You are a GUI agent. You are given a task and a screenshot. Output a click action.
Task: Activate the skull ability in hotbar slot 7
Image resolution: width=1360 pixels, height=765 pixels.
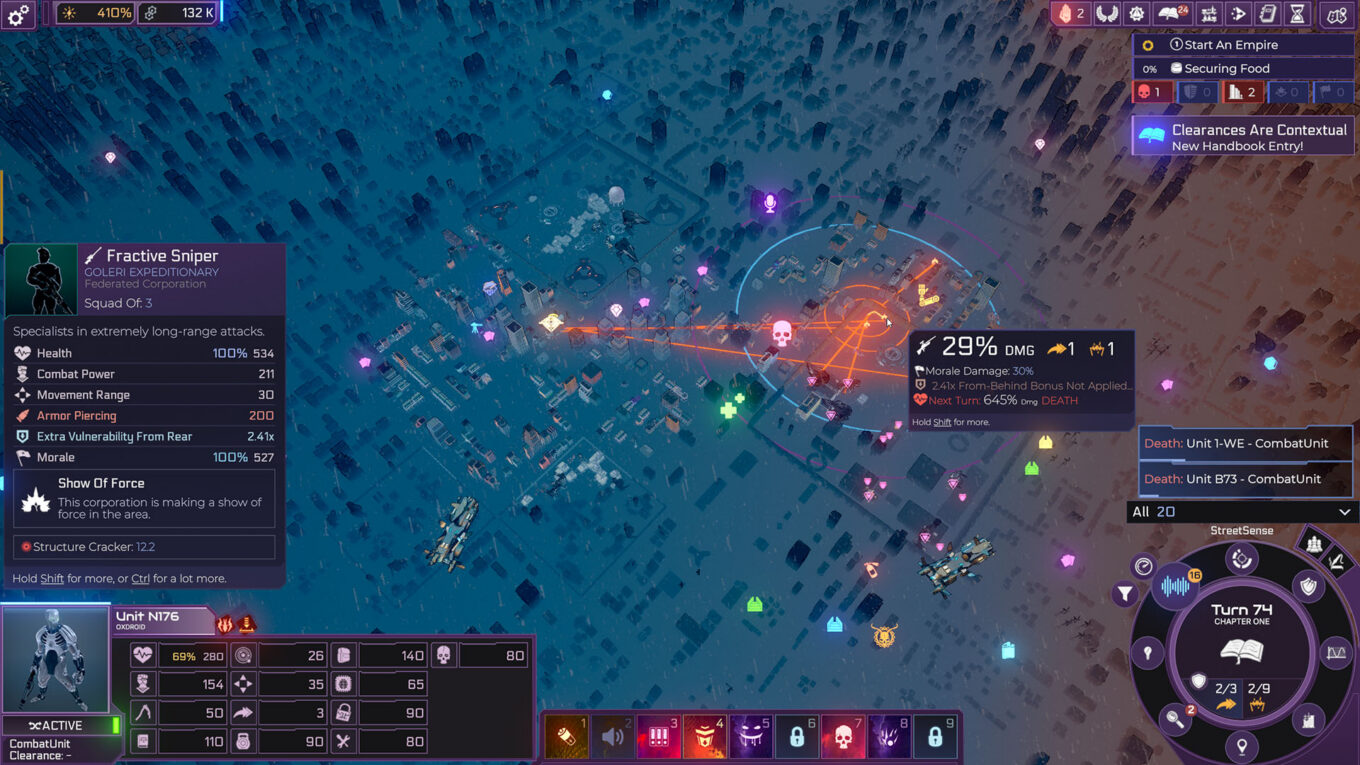pos(842,736)
